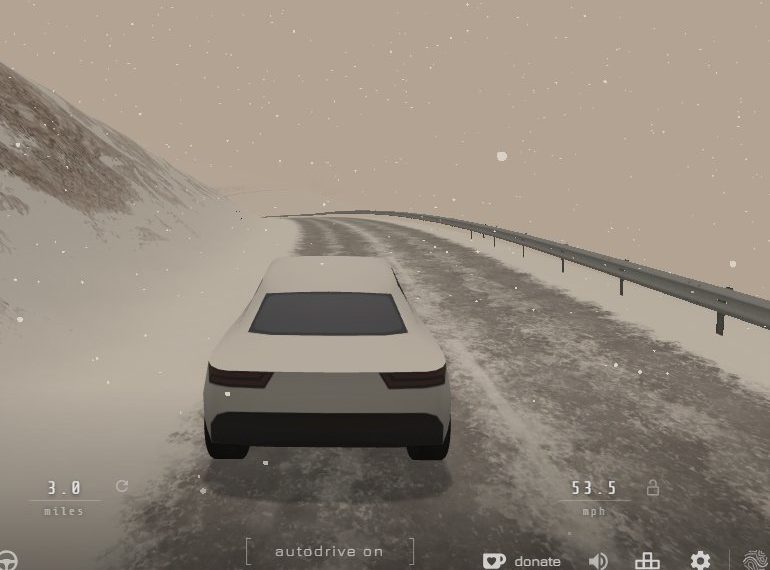Open the fingerprint-style logo icon
Viewport: 770px width, 570px height.
pyautogui.click(x=757, y=560)
